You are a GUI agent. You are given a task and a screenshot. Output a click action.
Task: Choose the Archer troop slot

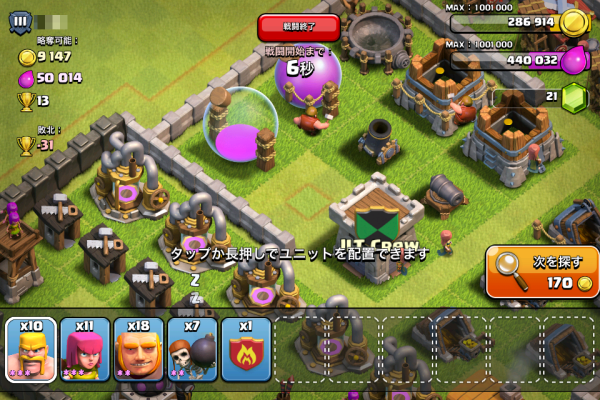85,350
